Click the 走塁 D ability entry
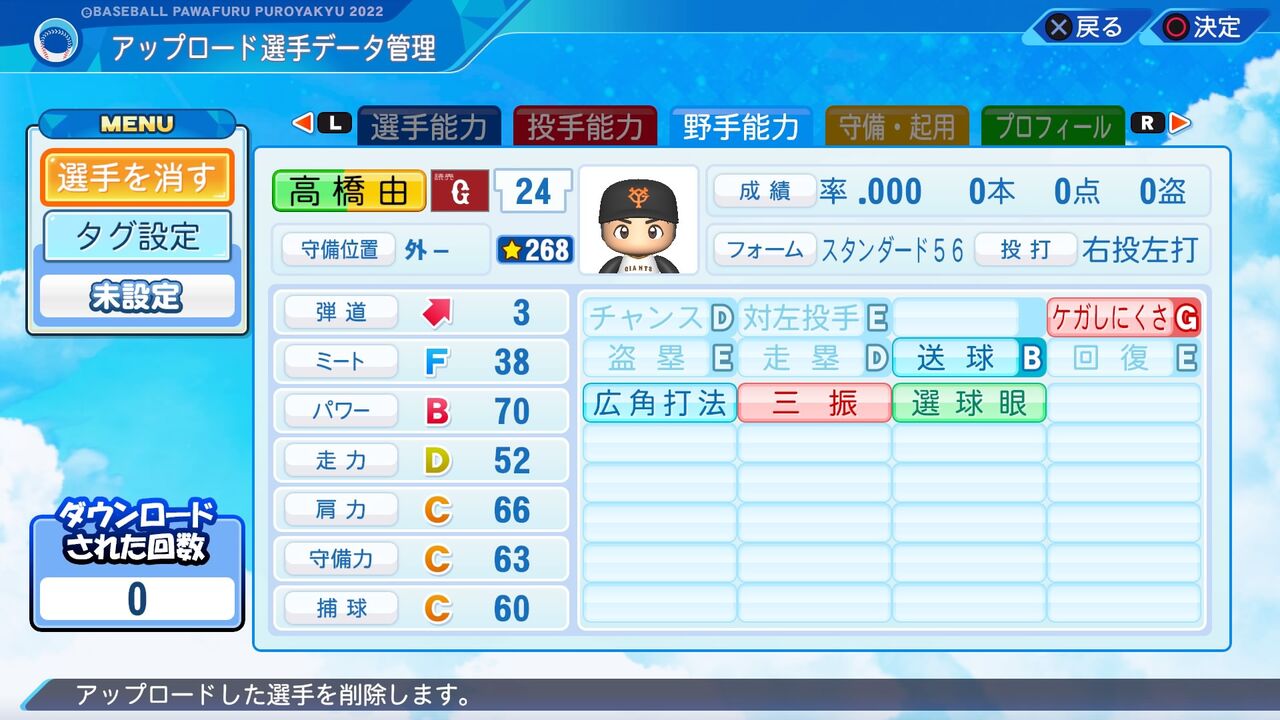This screenshot has height=720, width=1280. [x=814, y=358]
